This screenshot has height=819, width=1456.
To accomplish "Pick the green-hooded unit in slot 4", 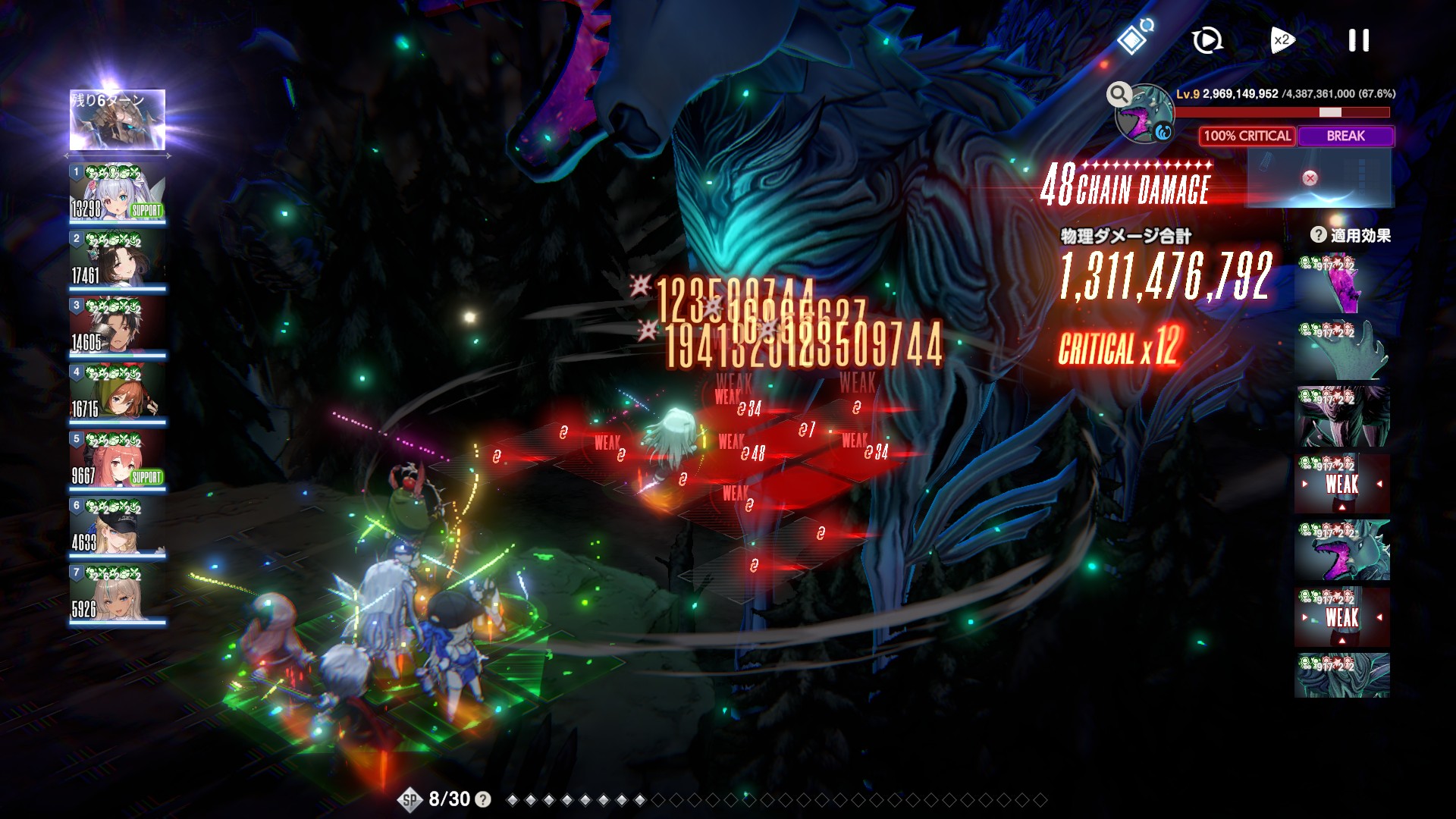I will [118, 394].
